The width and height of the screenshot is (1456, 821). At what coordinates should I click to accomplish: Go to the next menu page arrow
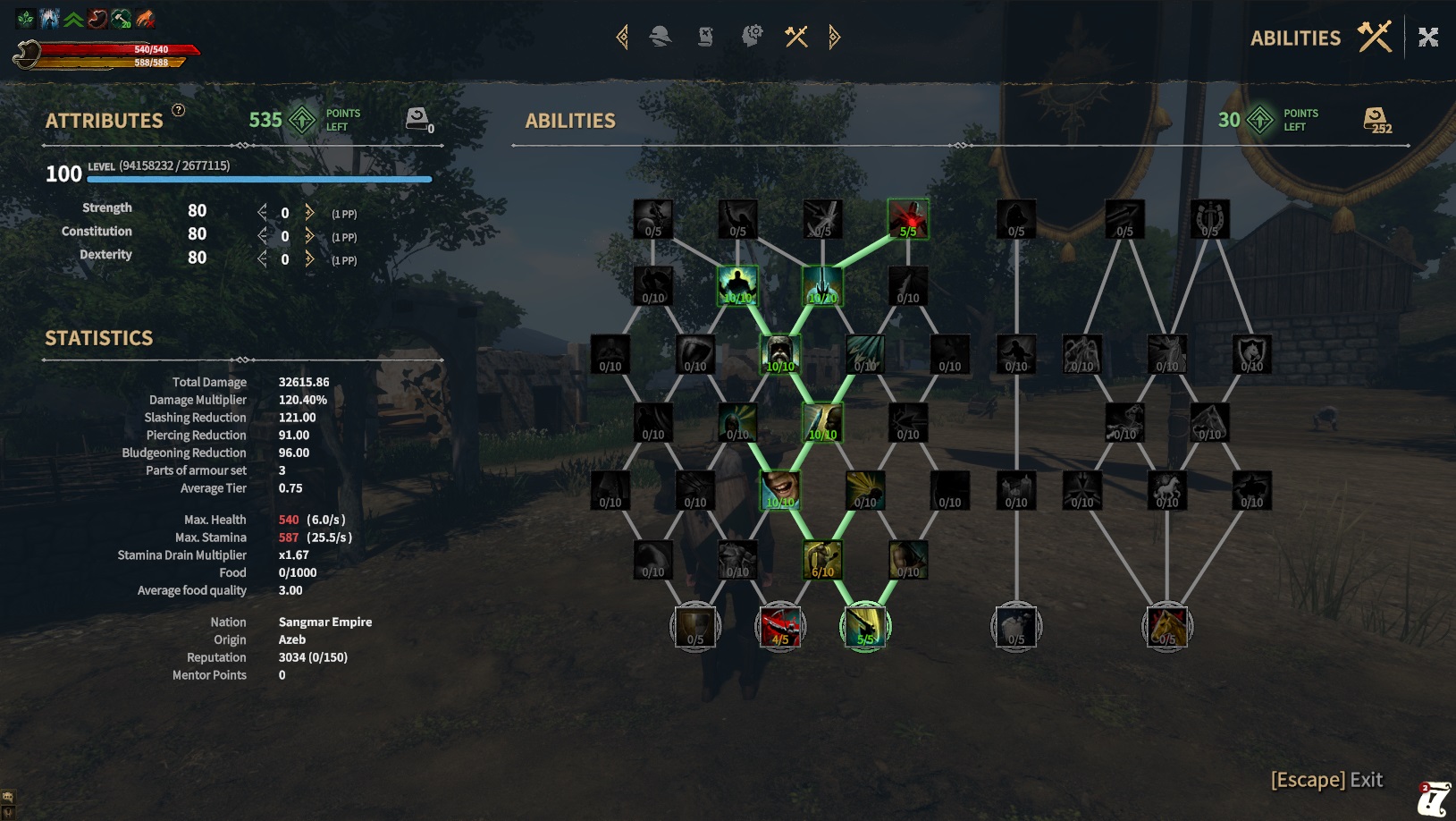click(834, 37)
